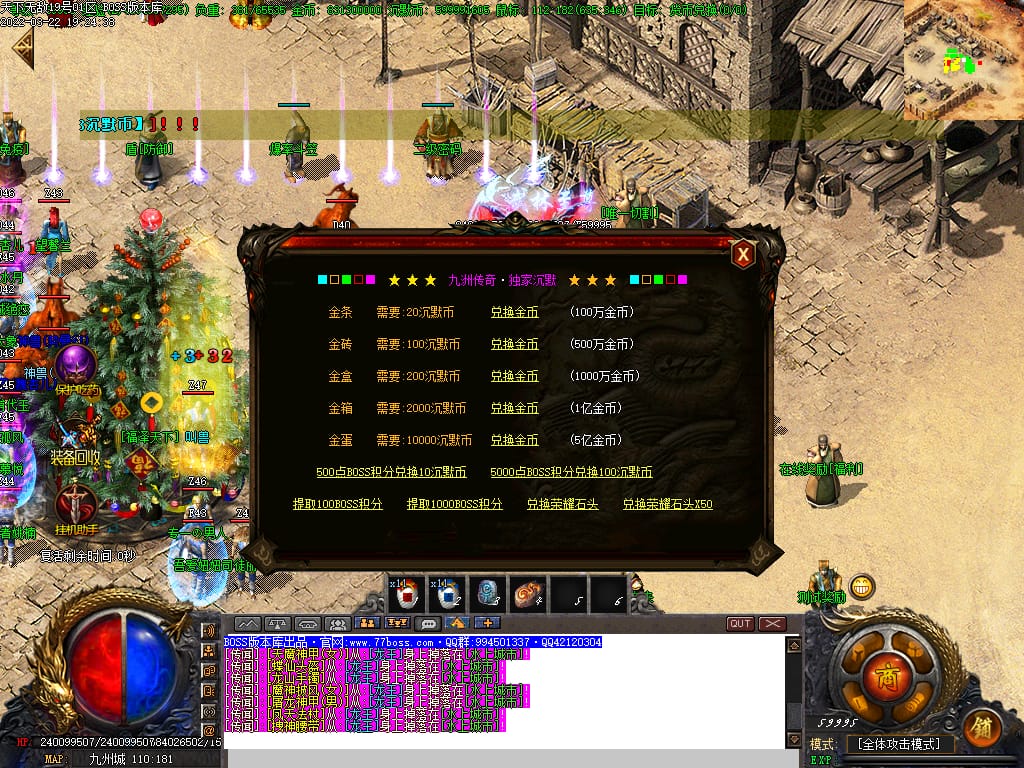Select 500点BOSS积分兑换10沉默币
This screenshot has height=768, width=1024.
[391, 472]
